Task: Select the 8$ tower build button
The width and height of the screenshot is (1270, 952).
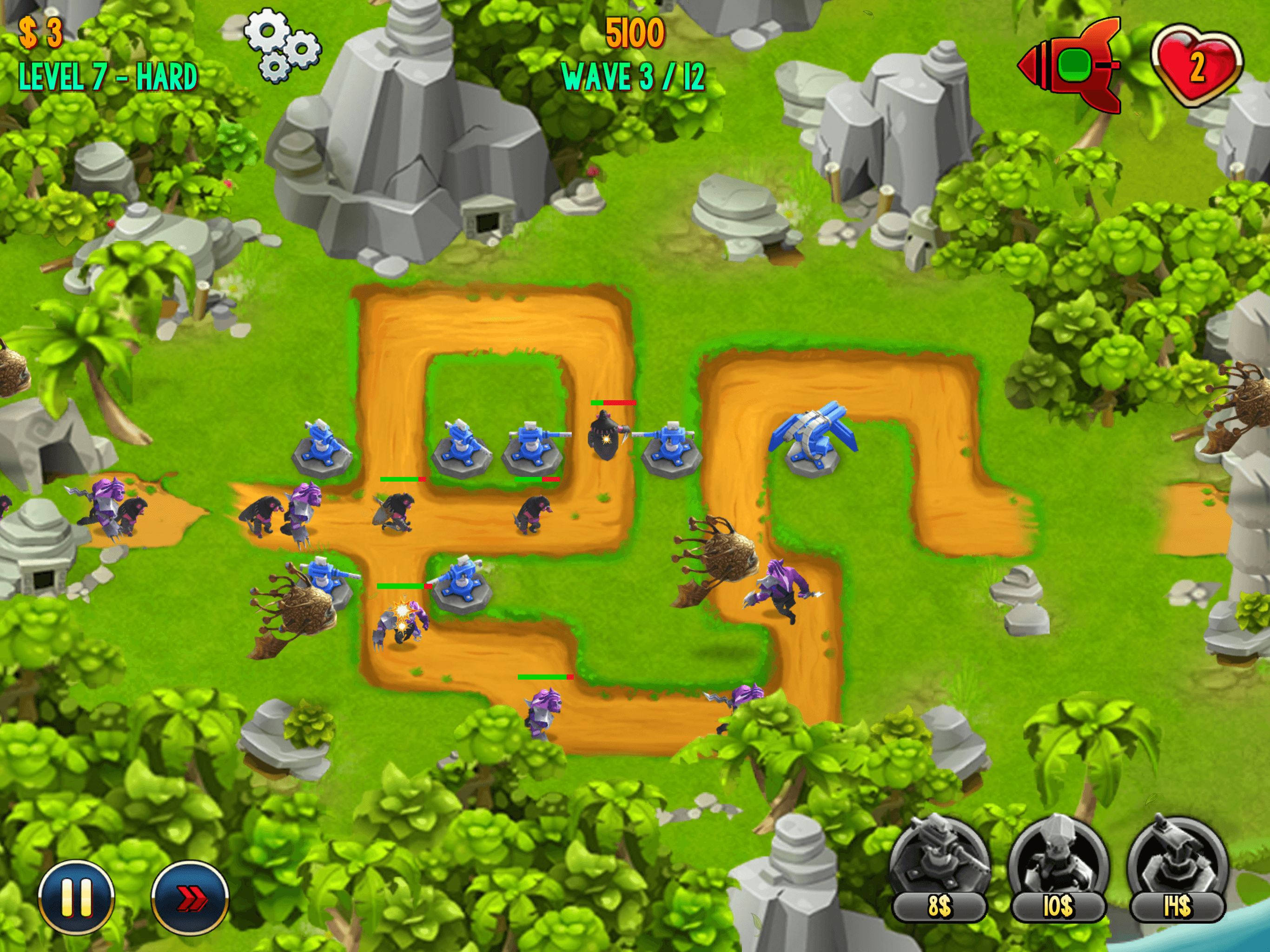Action: [939, 869]
